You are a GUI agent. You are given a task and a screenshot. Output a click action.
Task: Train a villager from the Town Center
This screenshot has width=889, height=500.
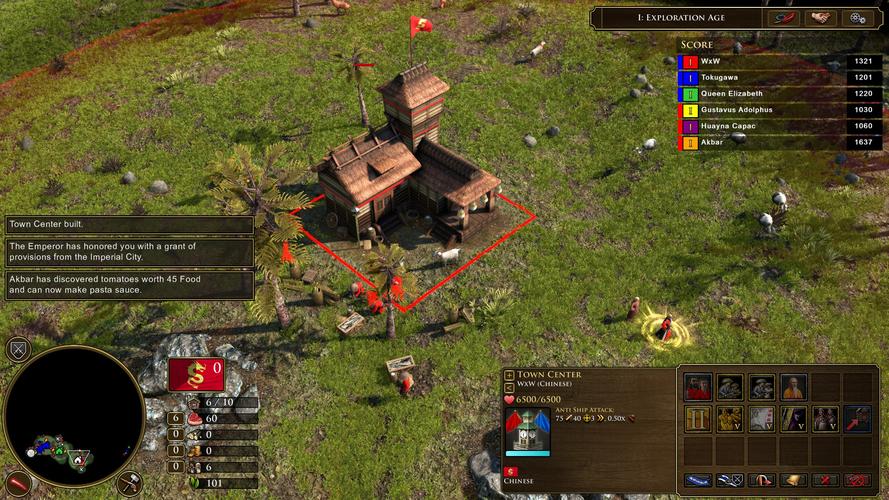697,387
